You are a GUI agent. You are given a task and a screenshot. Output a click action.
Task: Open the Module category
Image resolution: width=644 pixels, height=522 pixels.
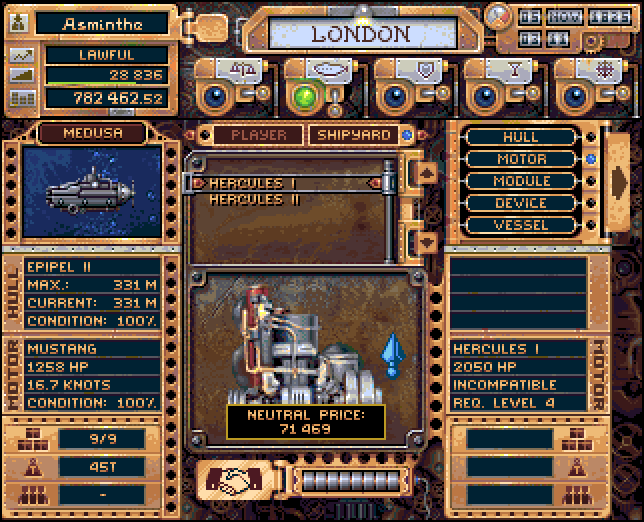520,181
